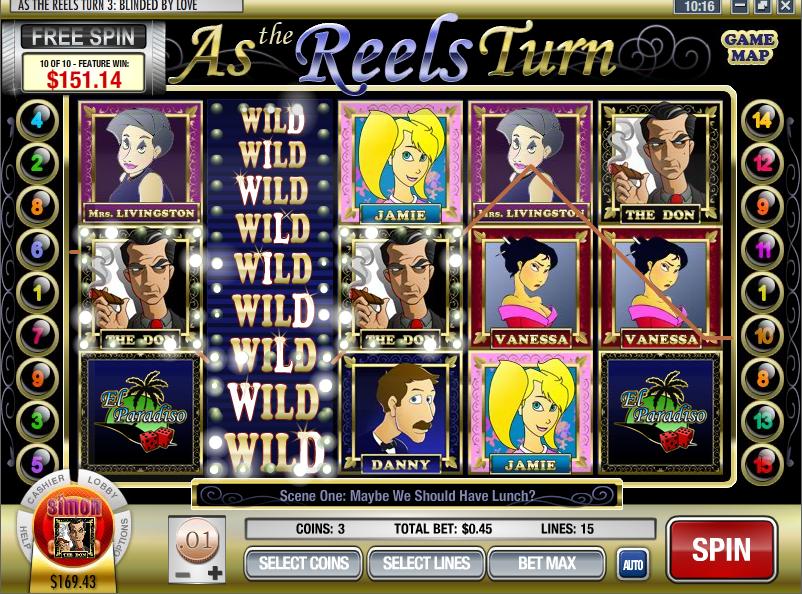
Task: Select payline number 12 marker
Action: click(763, 162)
